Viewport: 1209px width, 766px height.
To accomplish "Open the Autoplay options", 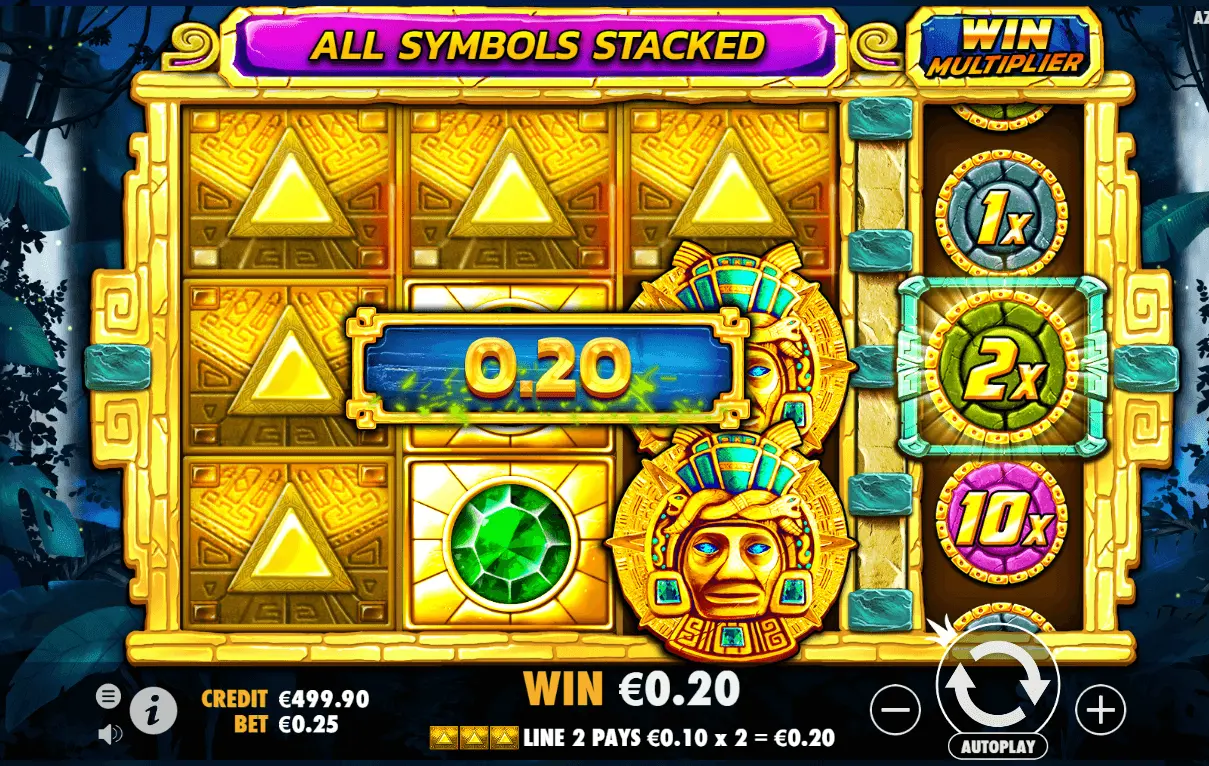I will (997, 746).
